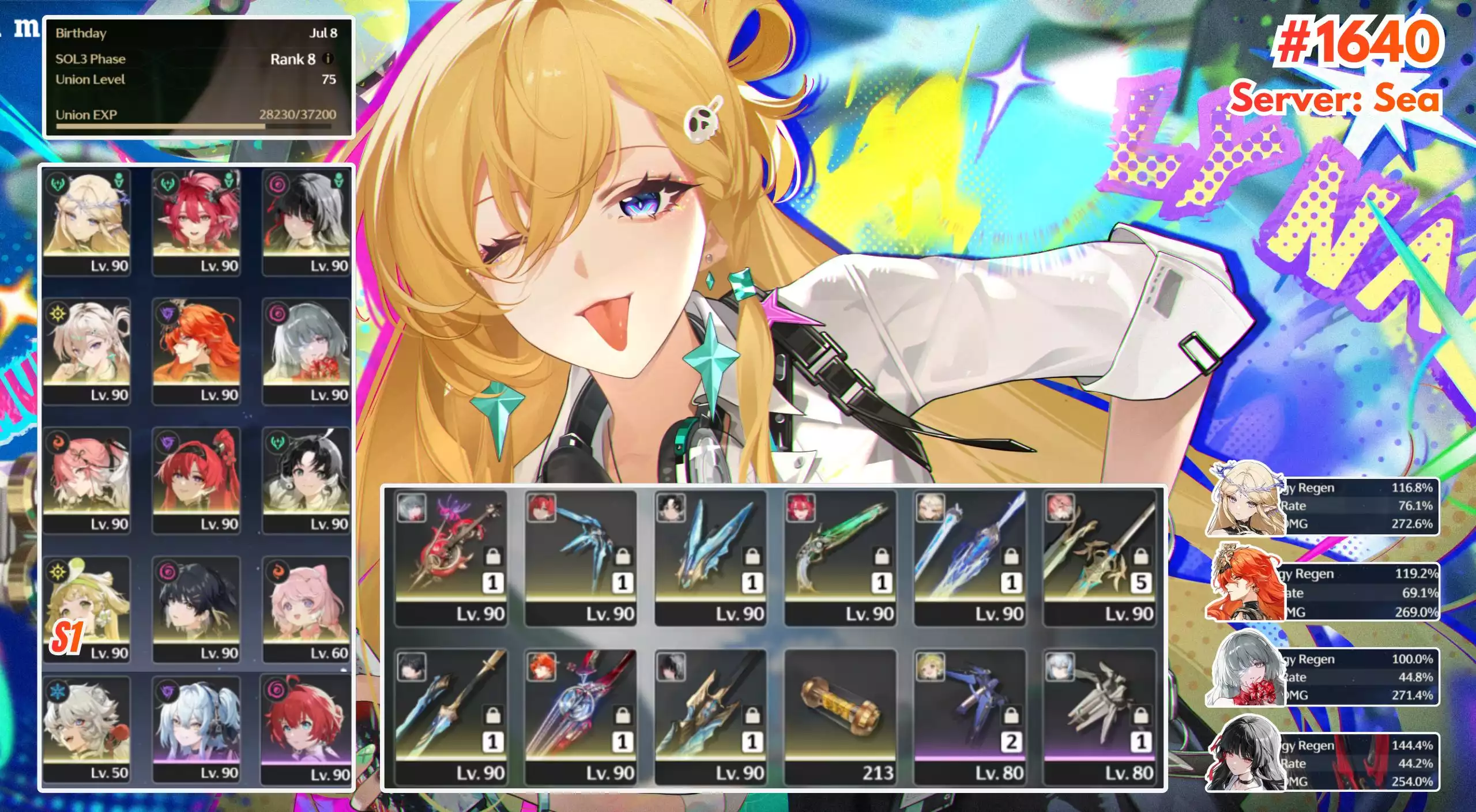1476x812 pixels.
Task: Select the red stringed-instrument weapon slot
Action: point(451,557)
